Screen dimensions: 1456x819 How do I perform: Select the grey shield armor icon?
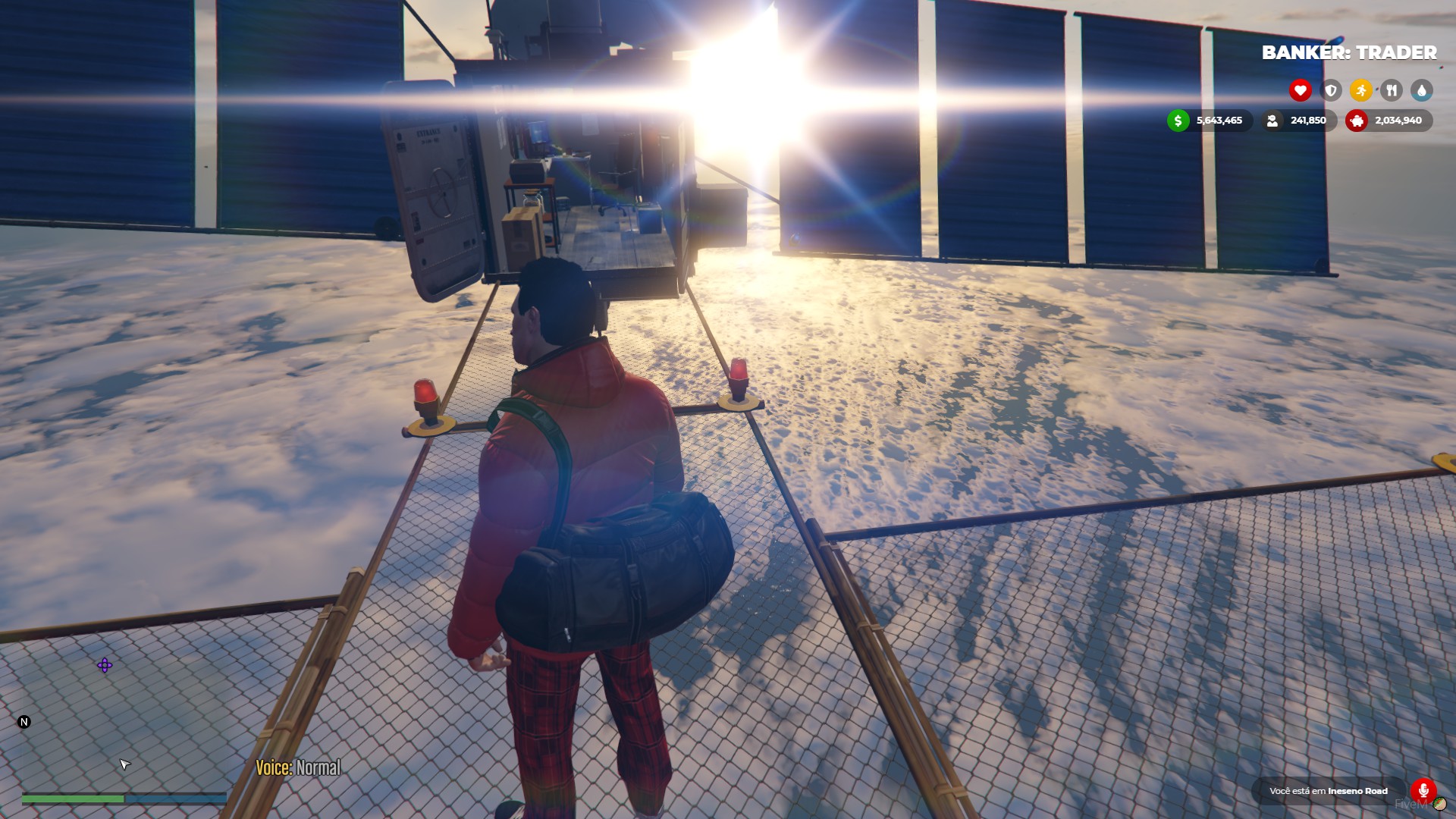point(1330,90)
